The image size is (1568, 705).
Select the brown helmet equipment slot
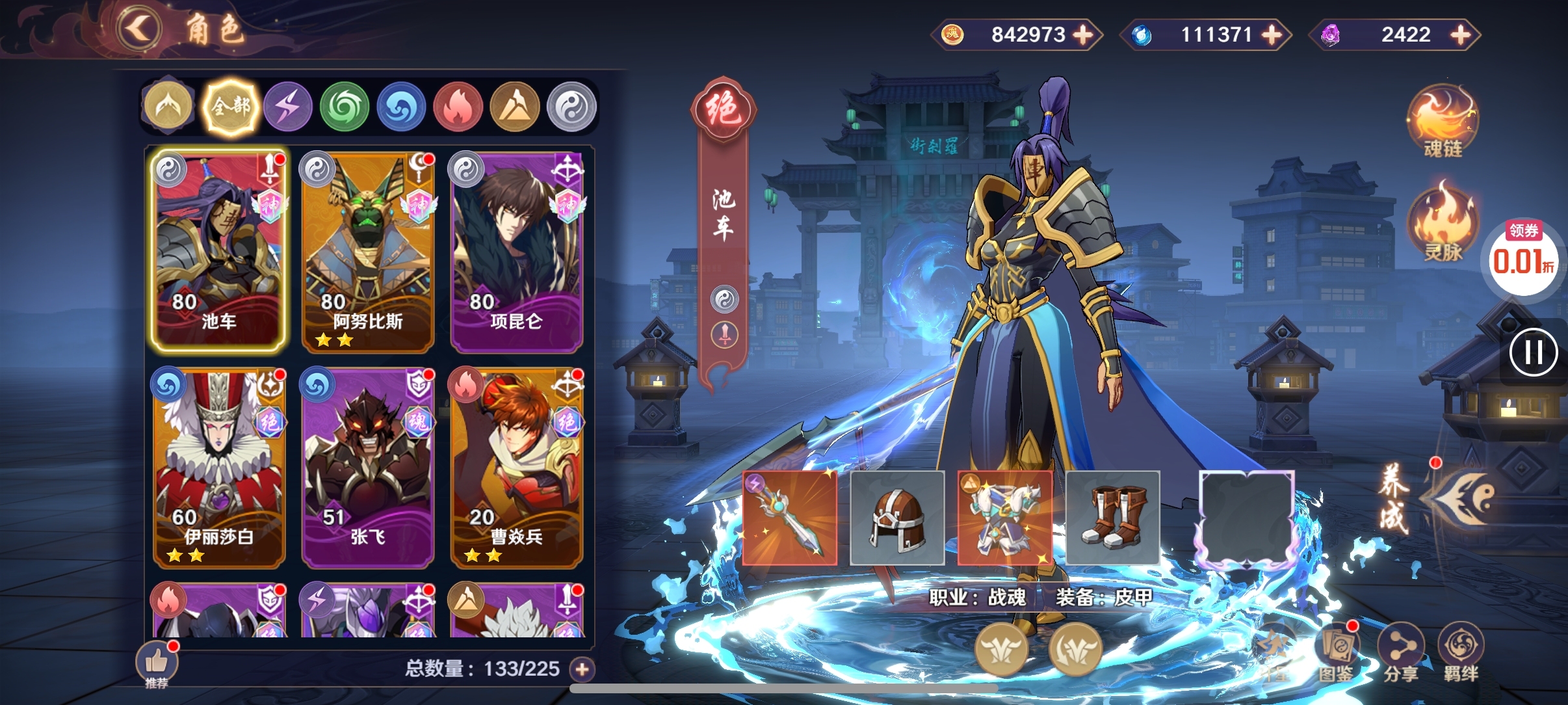tap(897, 518)
